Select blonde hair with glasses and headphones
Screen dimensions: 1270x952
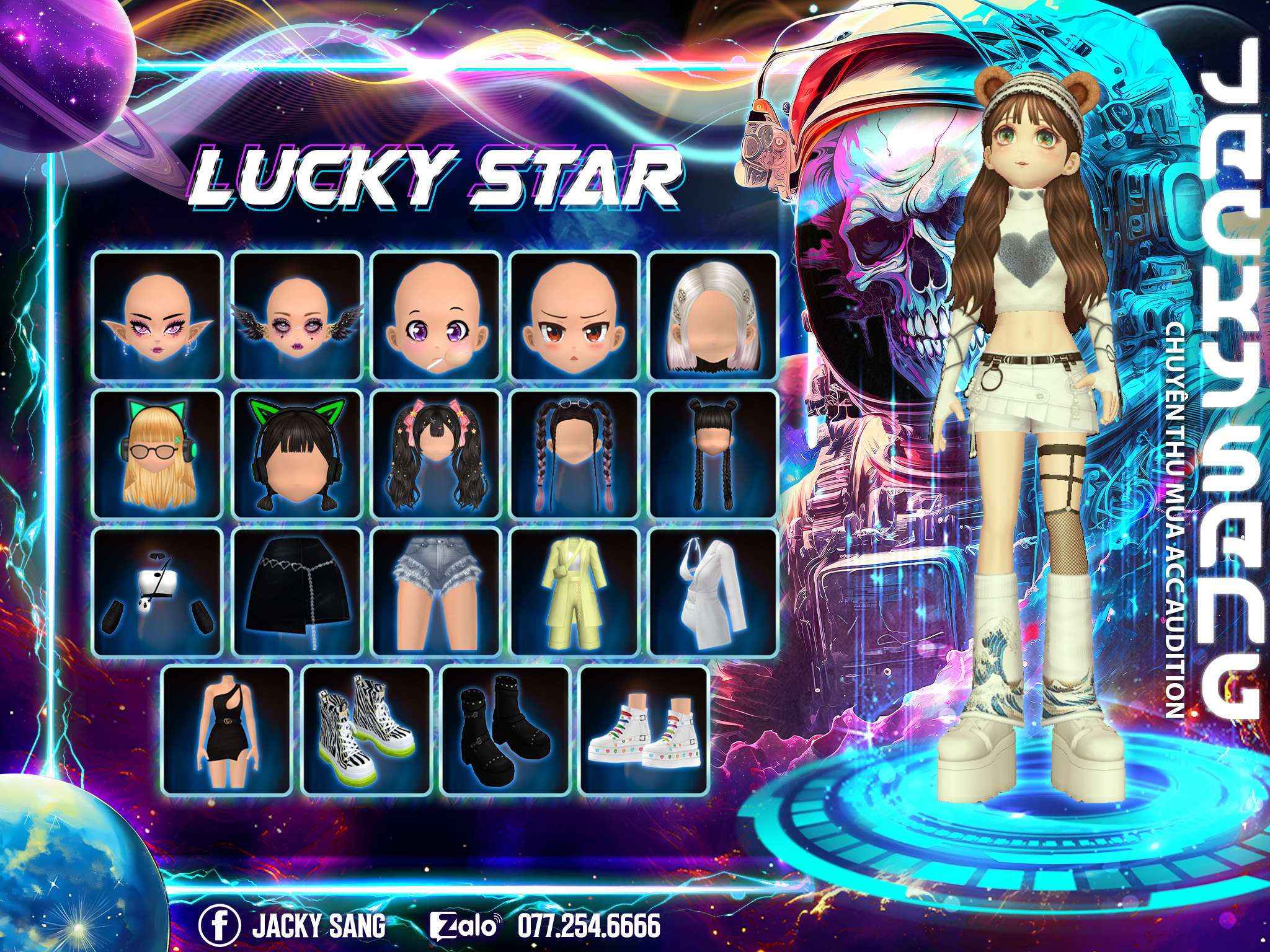[158, 454]
